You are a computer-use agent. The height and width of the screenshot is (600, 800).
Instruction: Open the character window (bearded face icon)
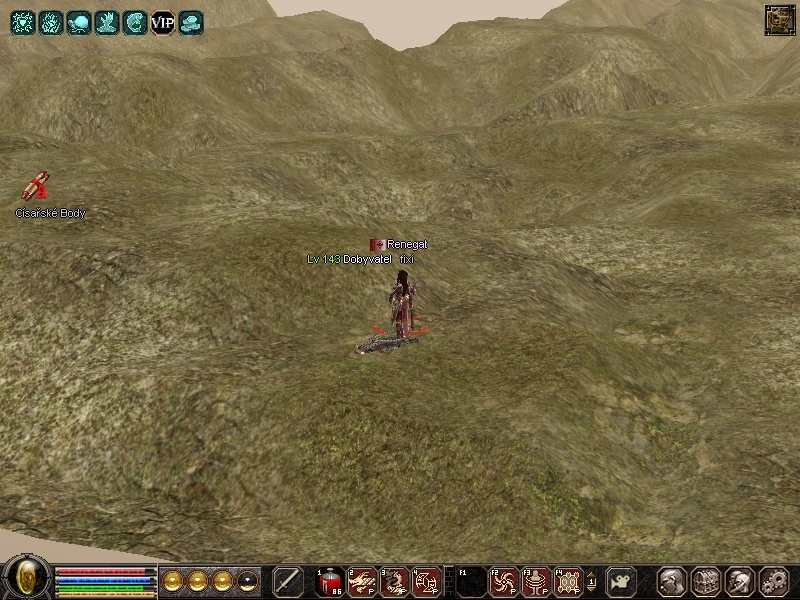[x=672, y=581]
